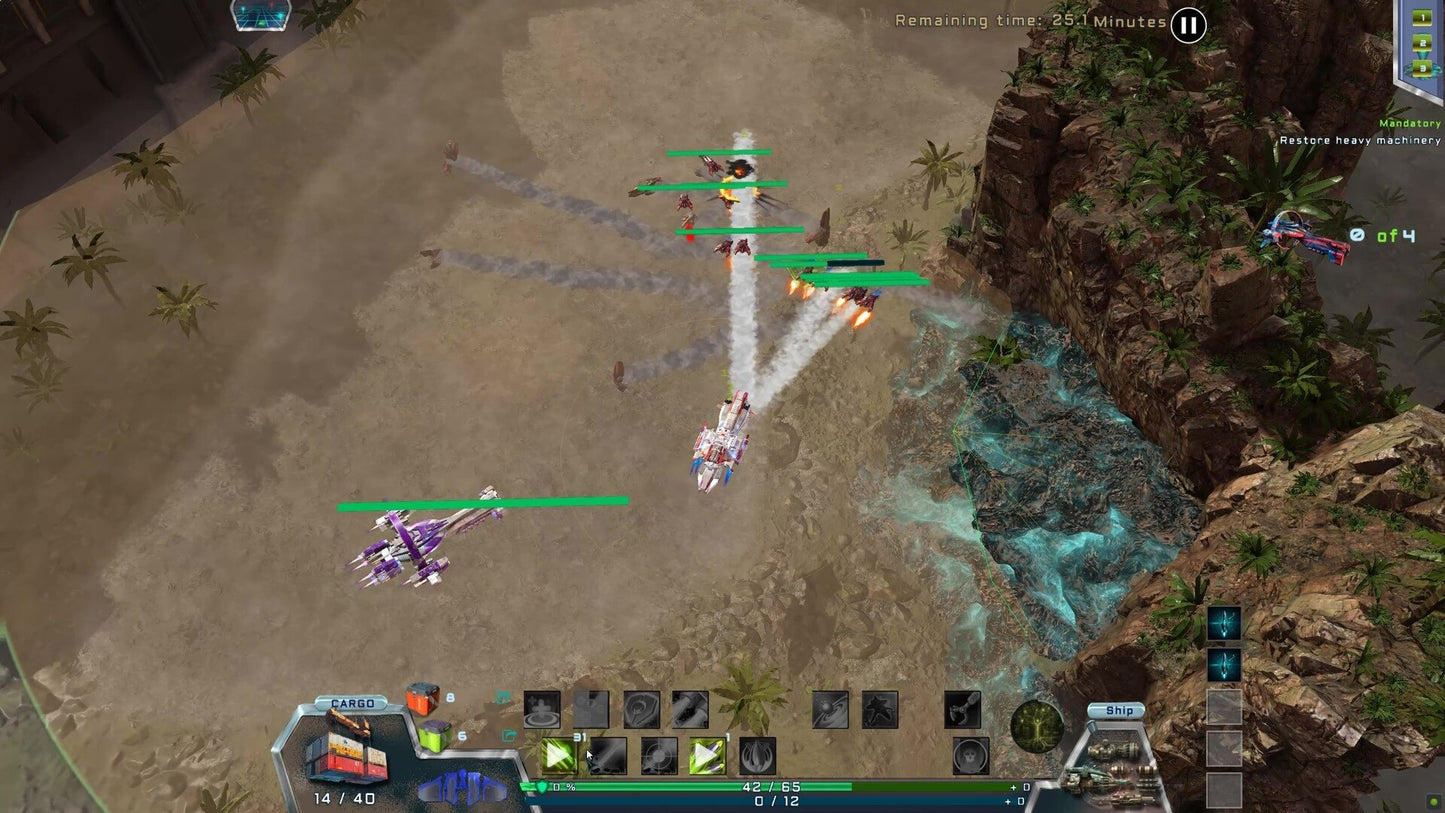
Task: Click the mandatory objective 'Restore heavy machinery'
Action: click(x=1361, y=140)
